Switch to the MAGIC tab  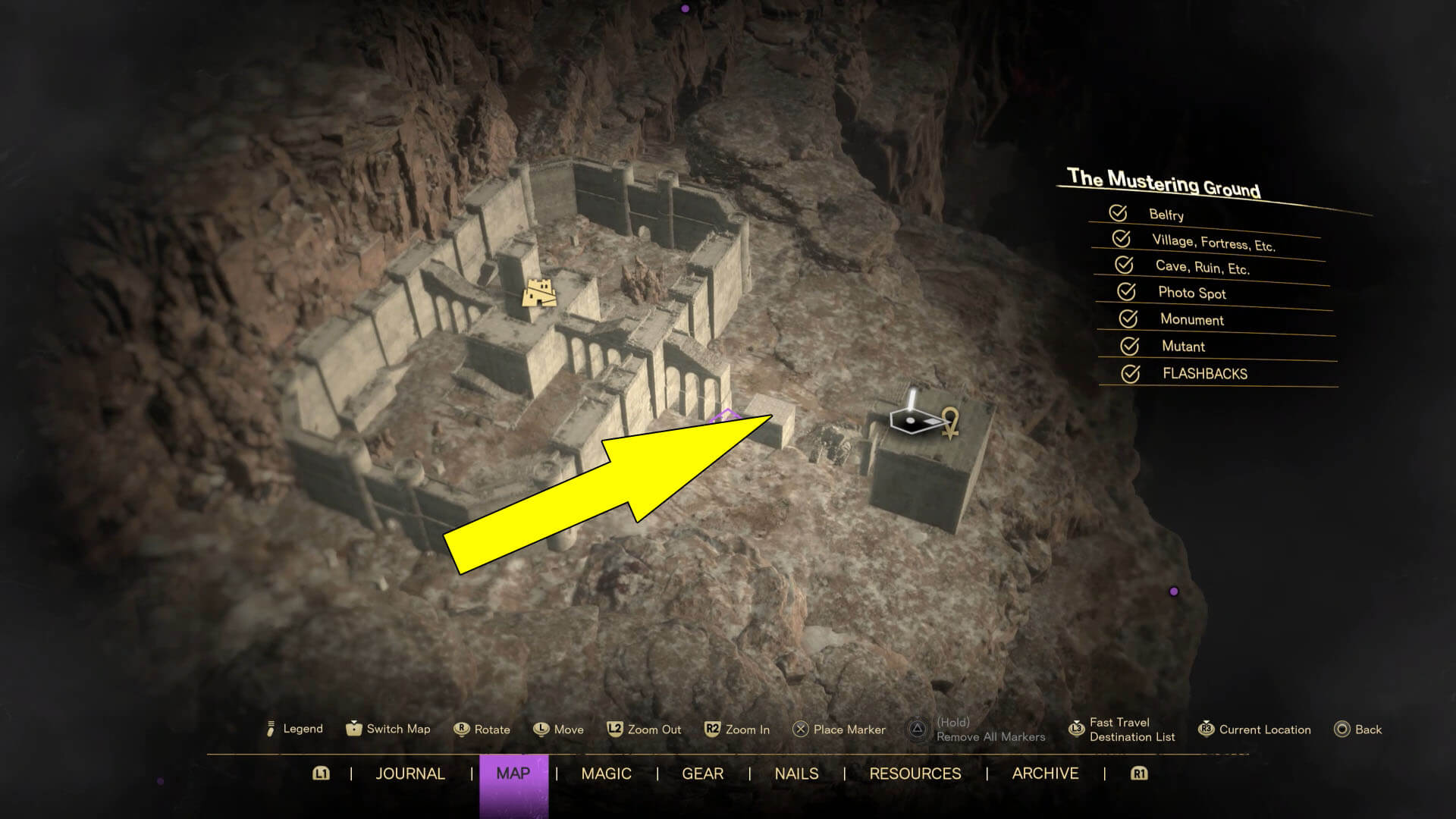pyautogui.click(x=606, y=774)
